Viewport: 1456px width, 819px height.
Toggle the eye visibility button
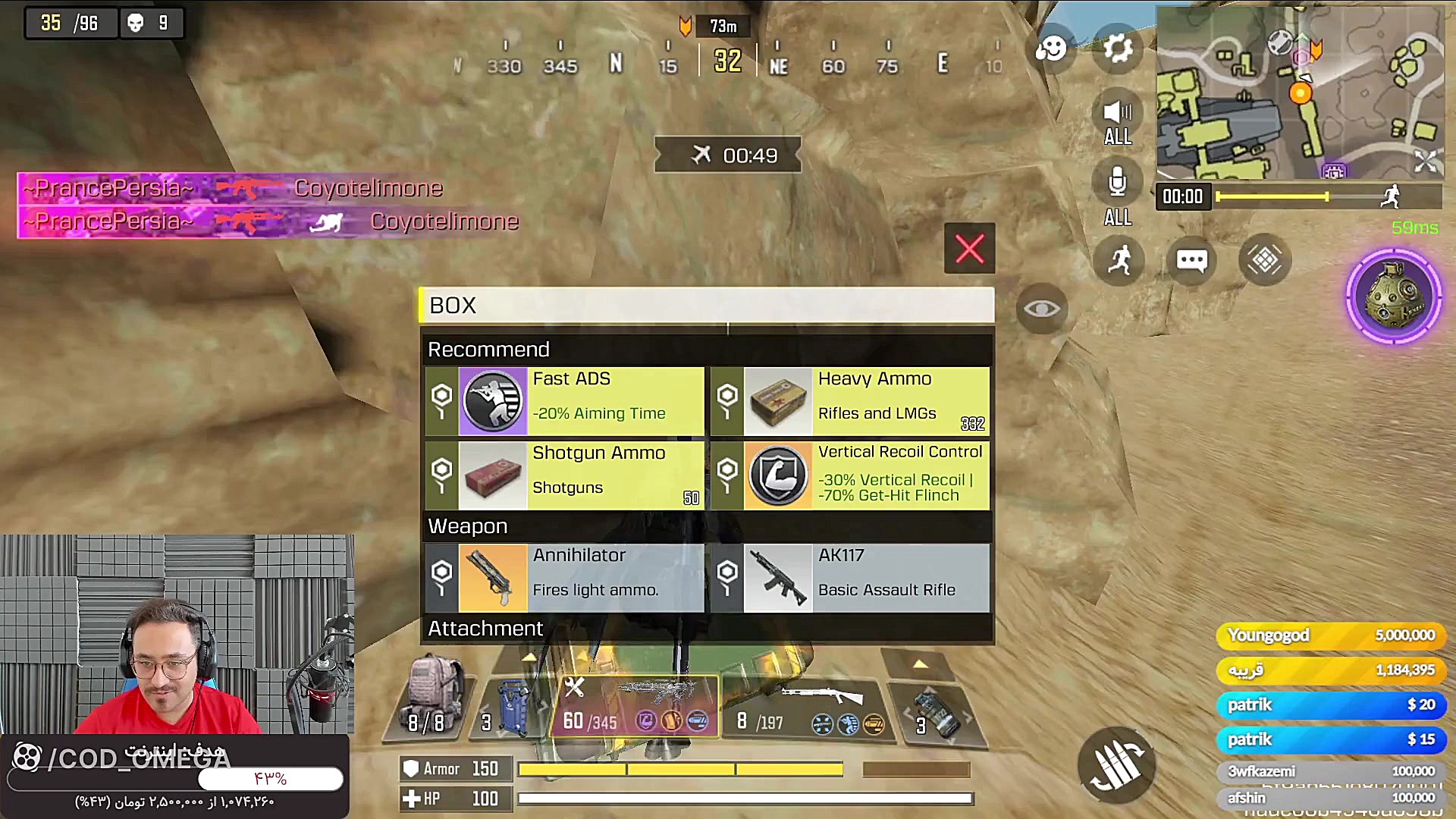pos(1042,309)
